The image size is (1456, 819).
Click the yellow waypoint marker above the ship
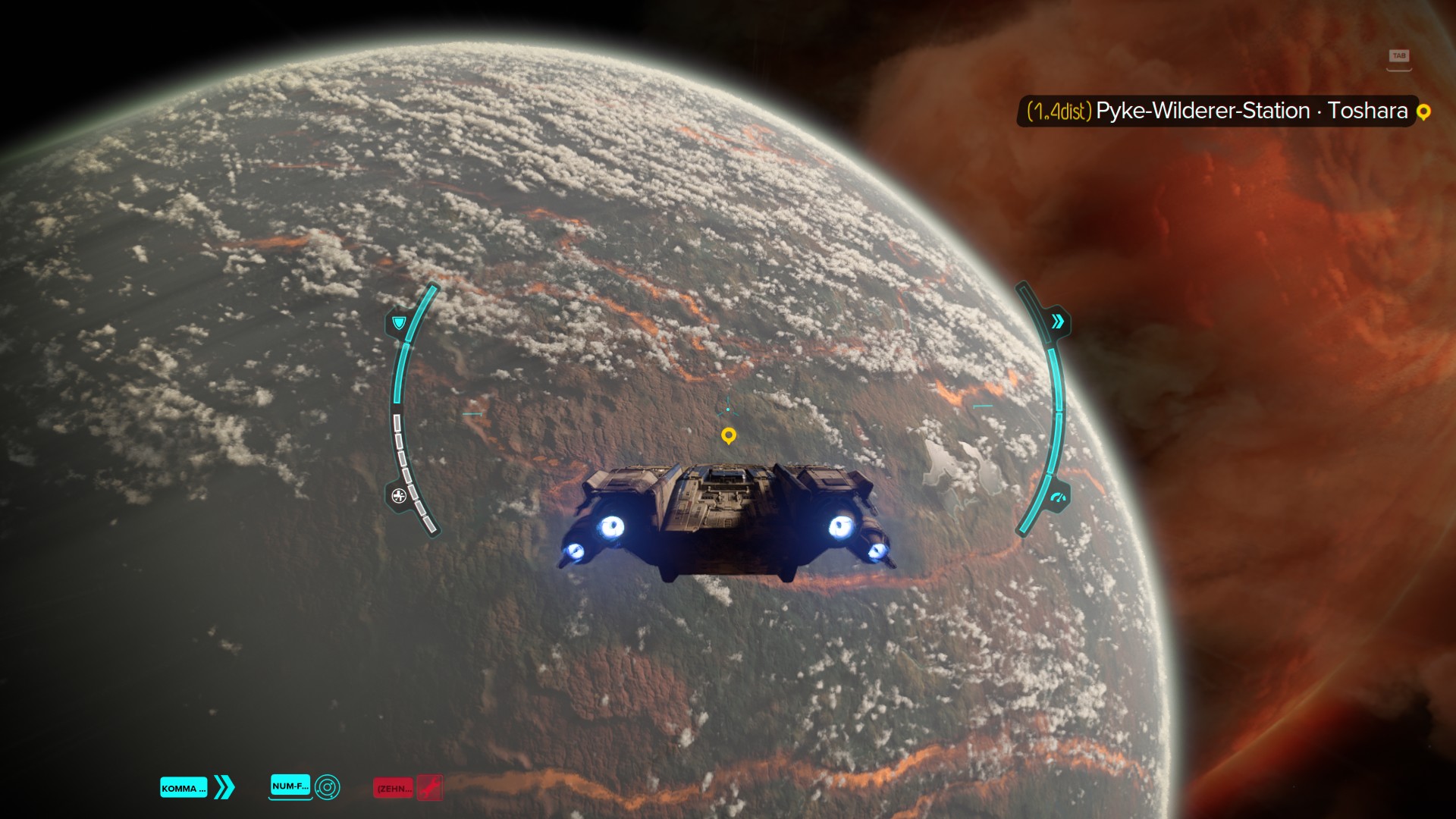point(728,435)
